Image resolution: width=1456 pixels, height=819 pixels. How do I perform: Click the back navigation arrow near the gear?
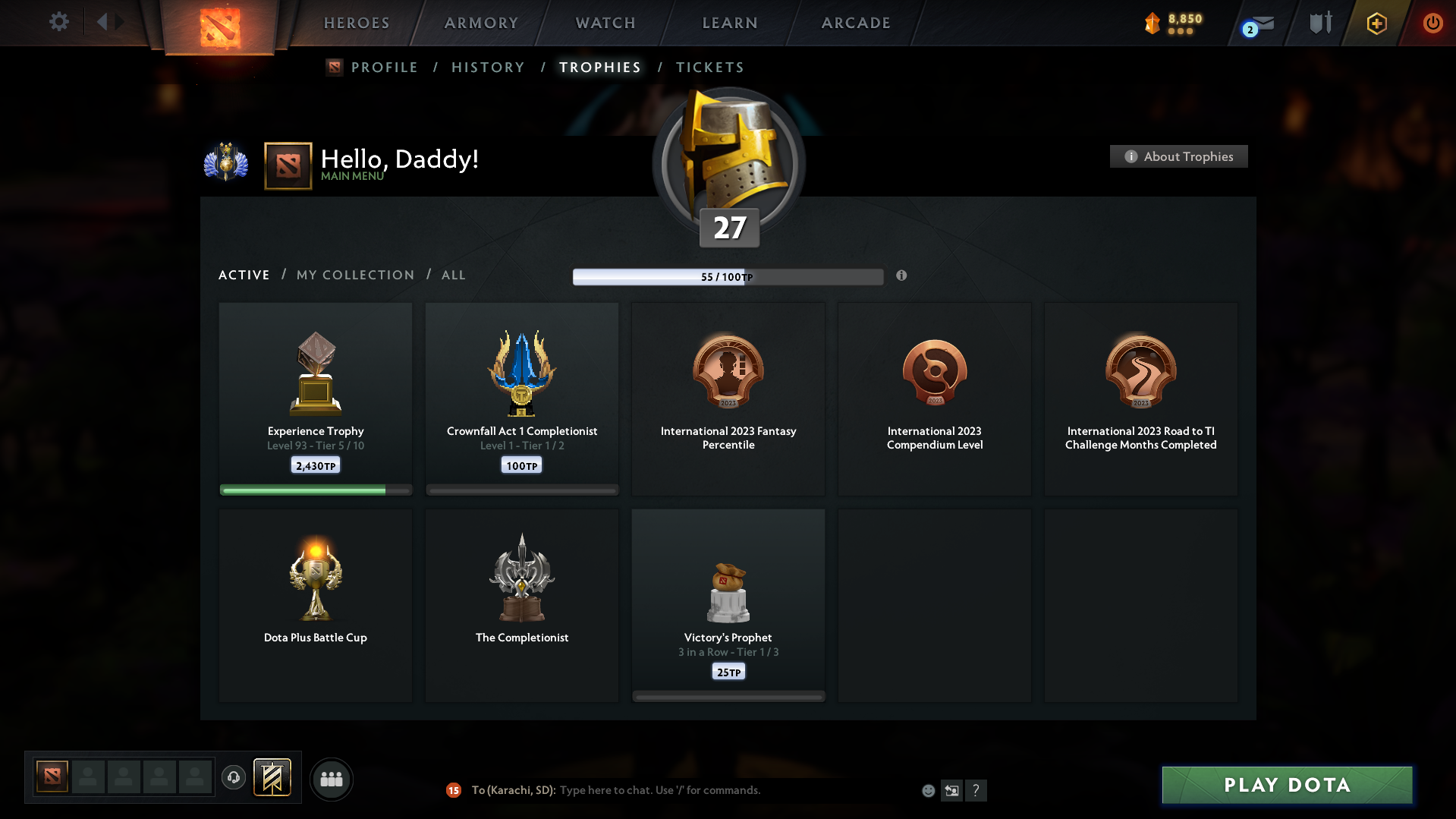(104, 22)
